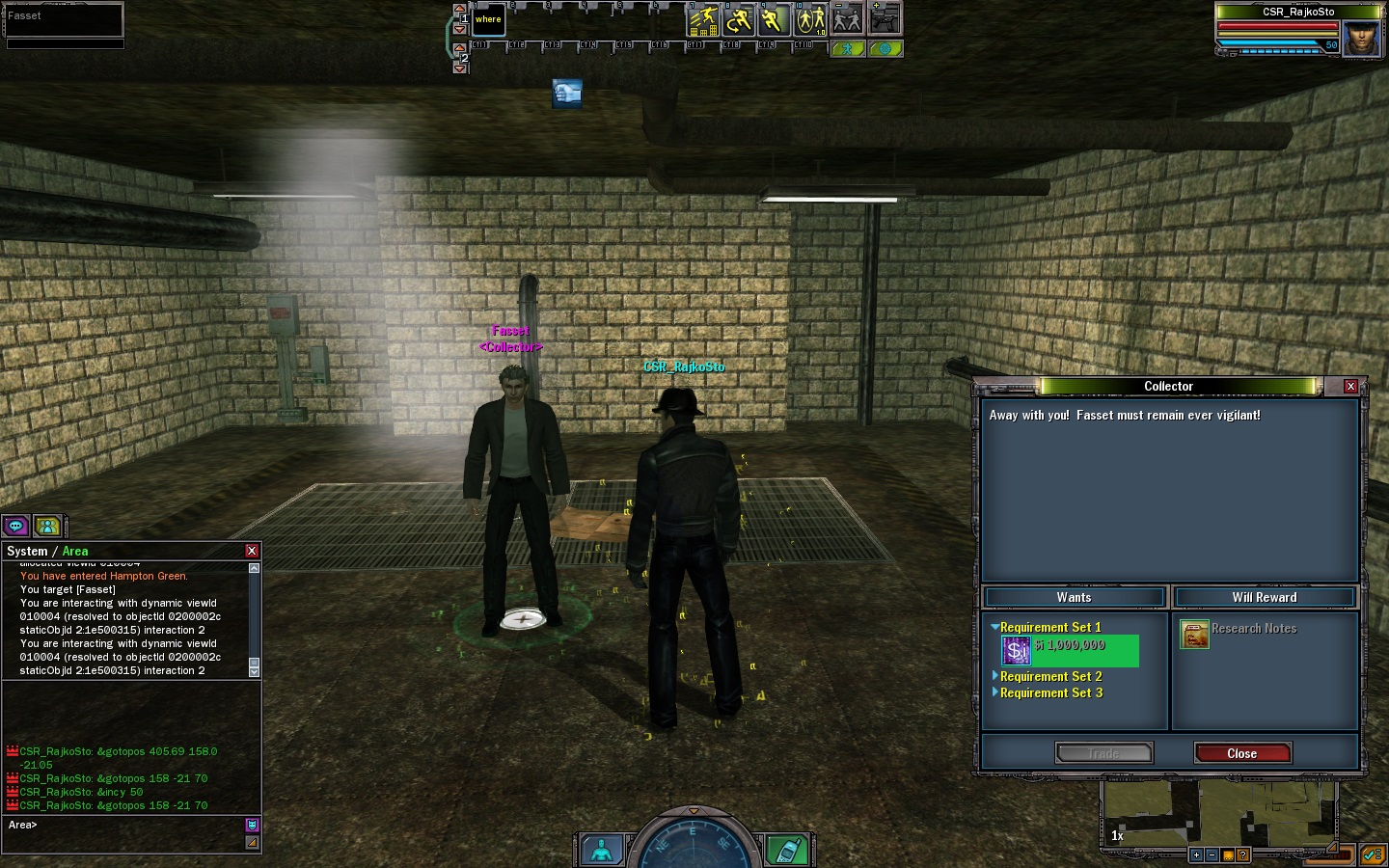This screenshot has height=868, width=1389.
Task: Close the System / Area chat window
Action: pyautogui.click(x=252, y=551)
